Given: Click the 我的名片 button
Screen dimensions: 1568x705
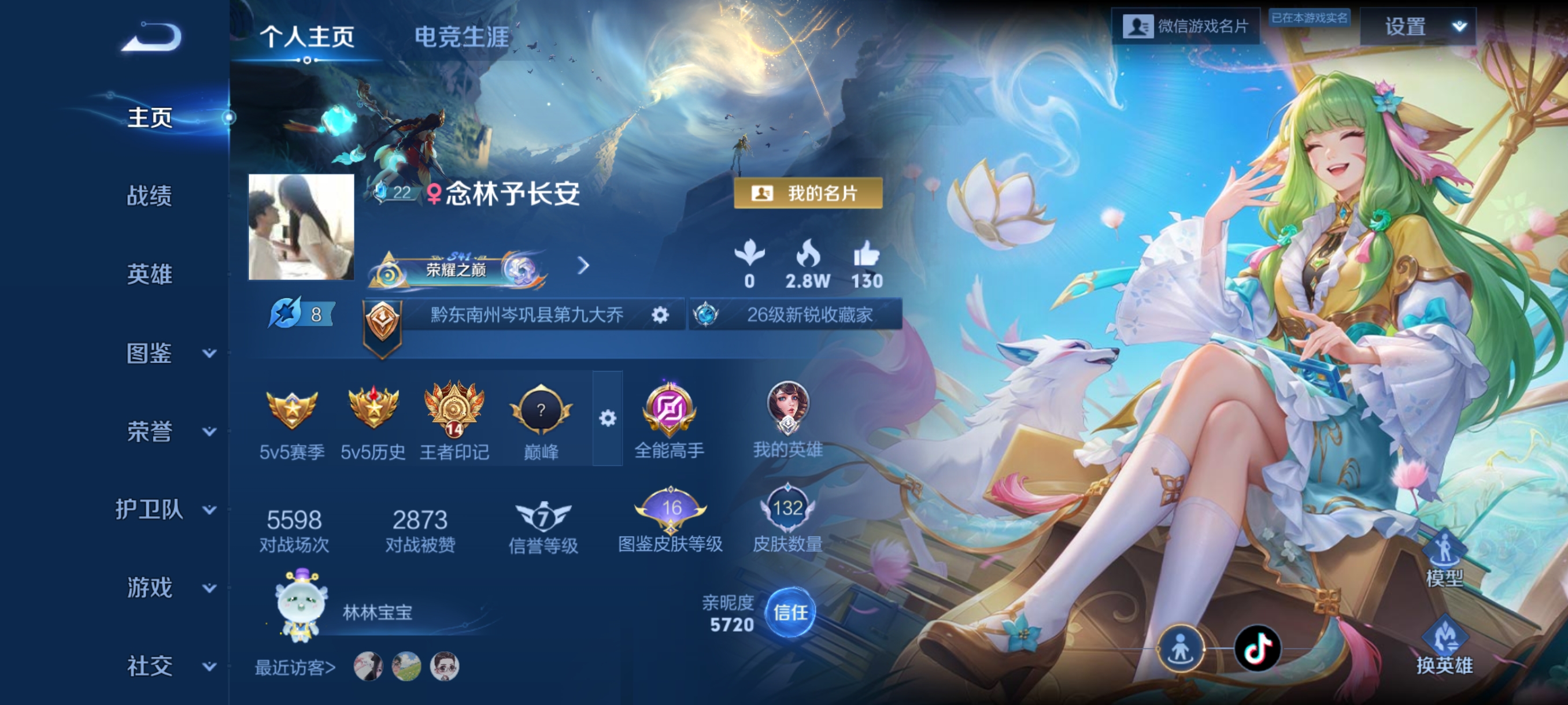Looking at the screenshot, I should (x=809, y=194).
